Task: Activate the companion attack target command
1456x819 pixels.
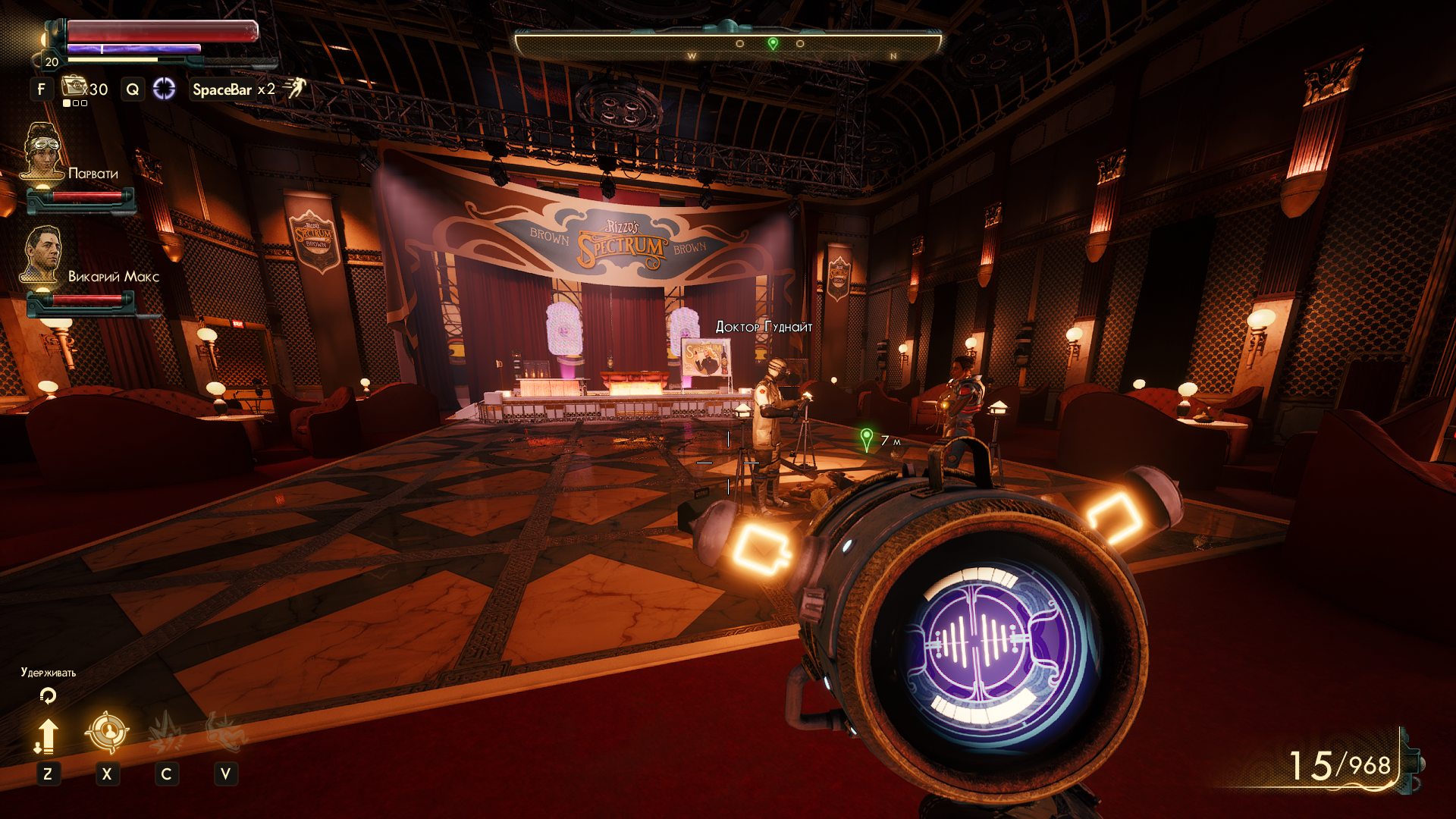Action: (107, 732)
